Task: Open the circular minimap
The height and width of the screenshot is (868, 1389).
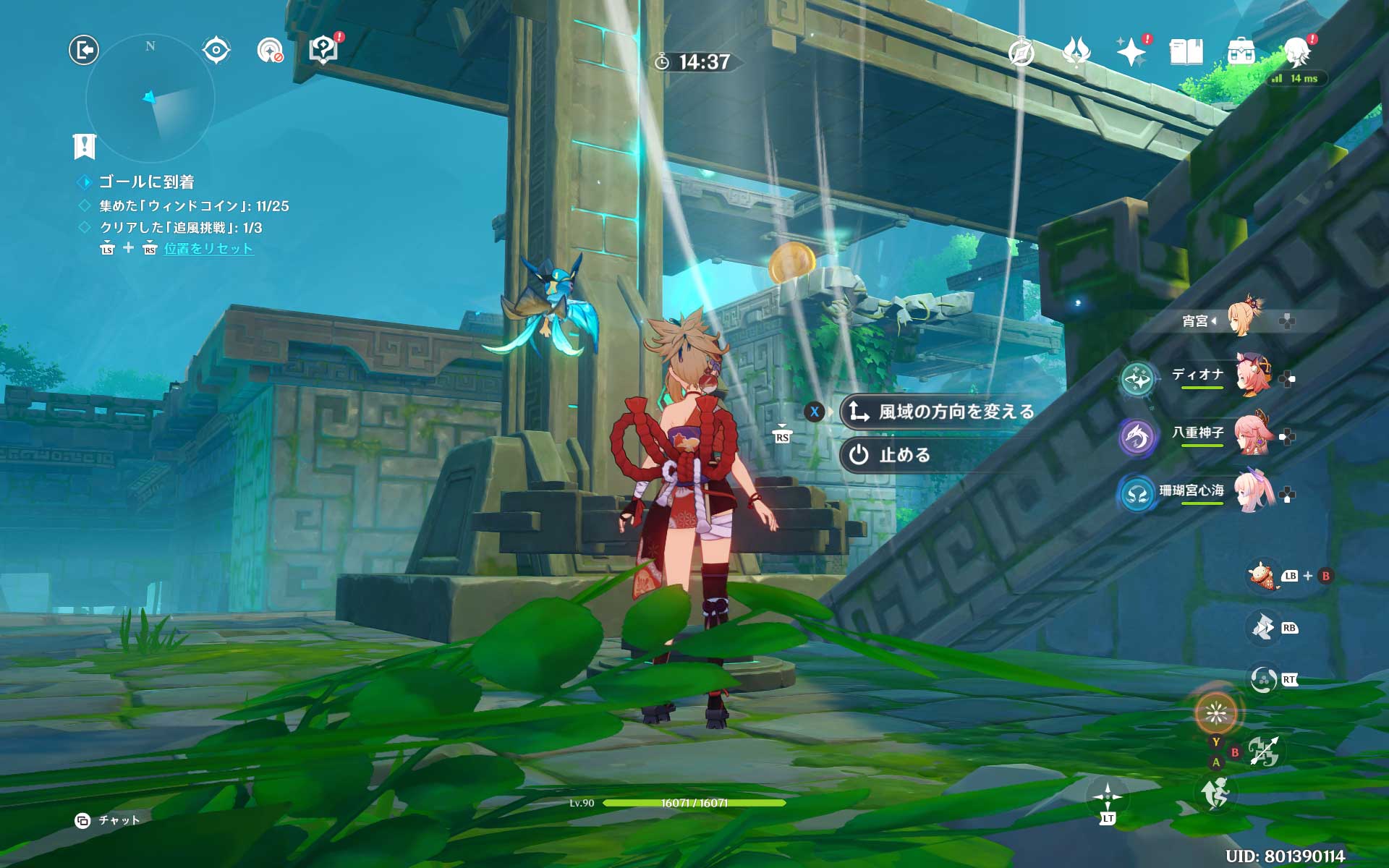Action: 150,98
